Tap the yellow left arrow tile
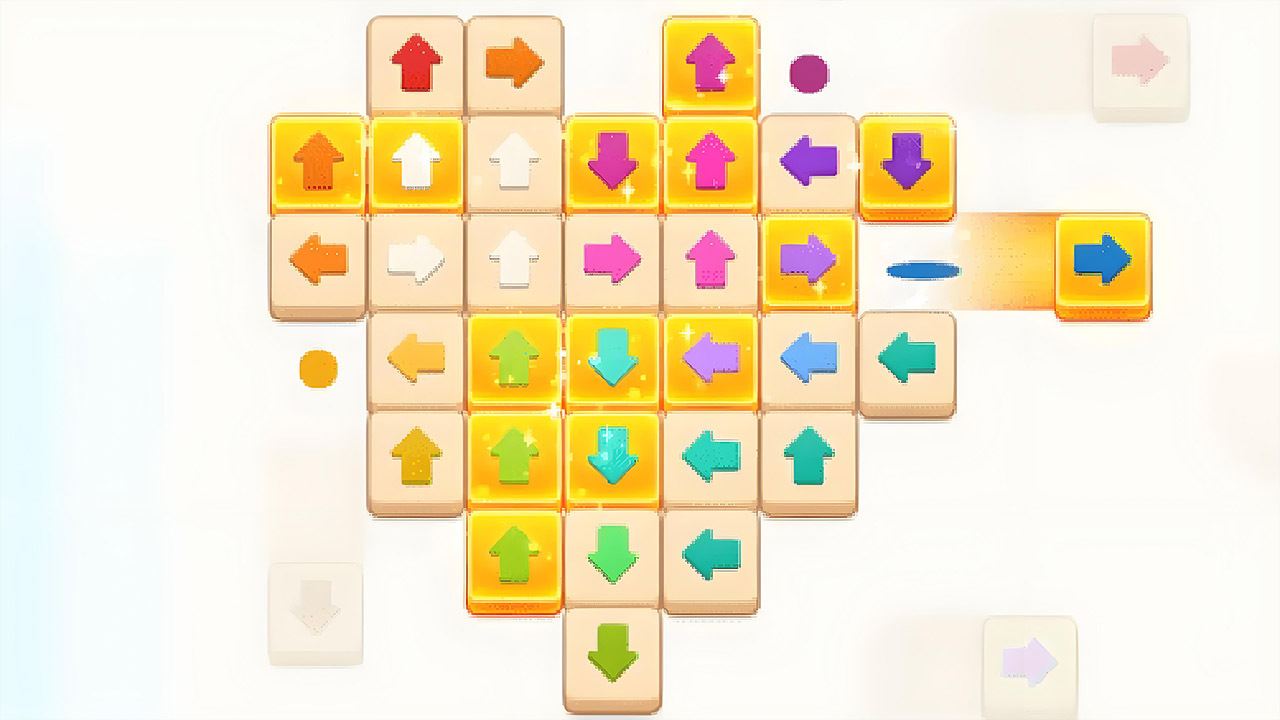This screenshot has height=720, width=1280. pos(416,357)
